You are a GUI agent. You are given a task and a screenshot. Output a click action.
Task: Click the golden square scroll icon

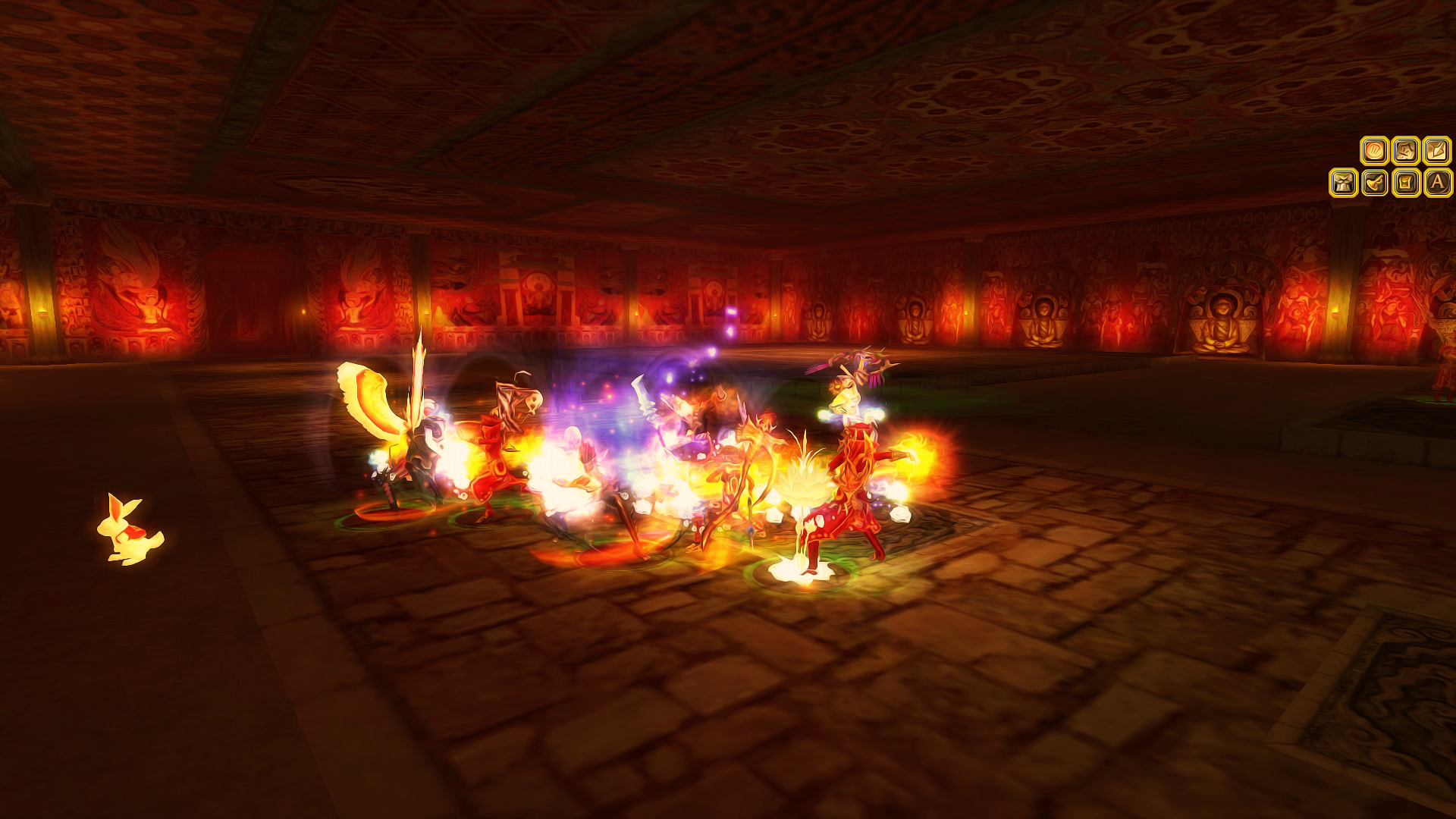[1405, 183]
